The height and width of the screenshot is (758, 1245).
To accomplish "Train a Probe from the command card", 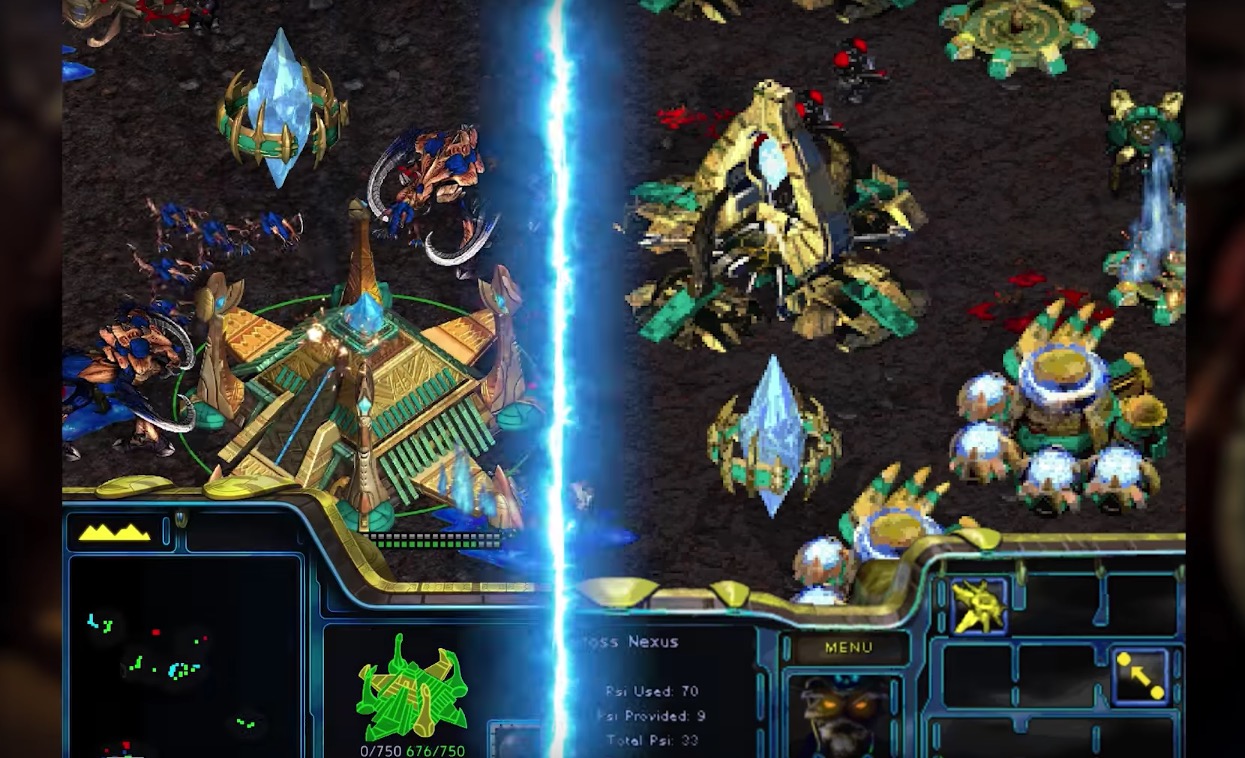I will (978, 606).
